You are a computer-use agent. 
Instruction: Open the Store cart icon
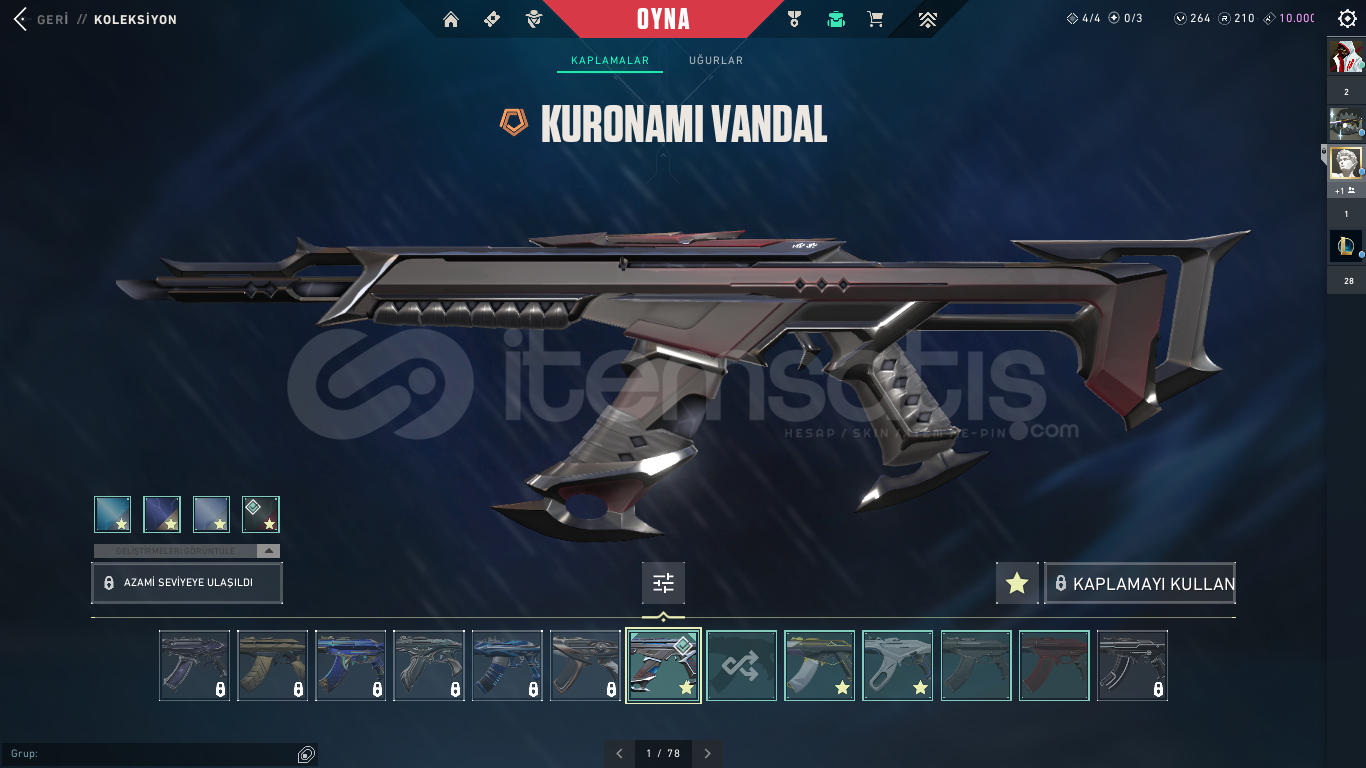(875, 18)
